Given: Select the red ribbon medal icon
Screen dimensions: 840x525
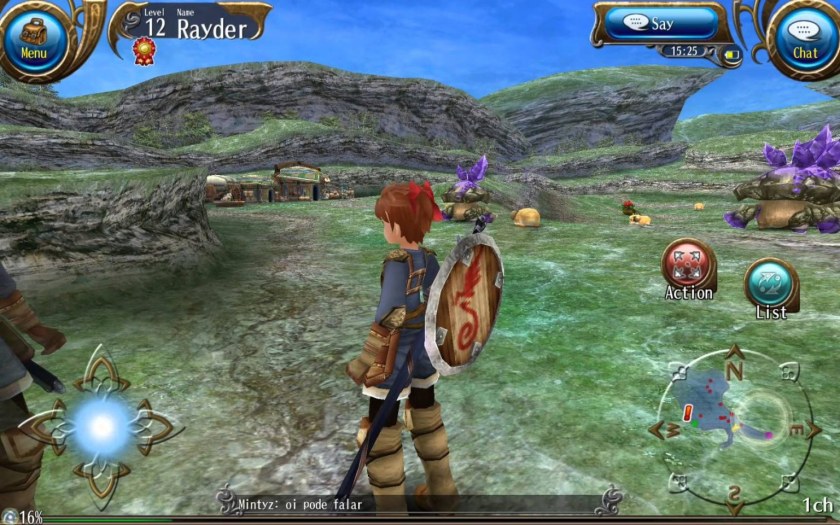Looking at the screenshot, I should (145, 49).
